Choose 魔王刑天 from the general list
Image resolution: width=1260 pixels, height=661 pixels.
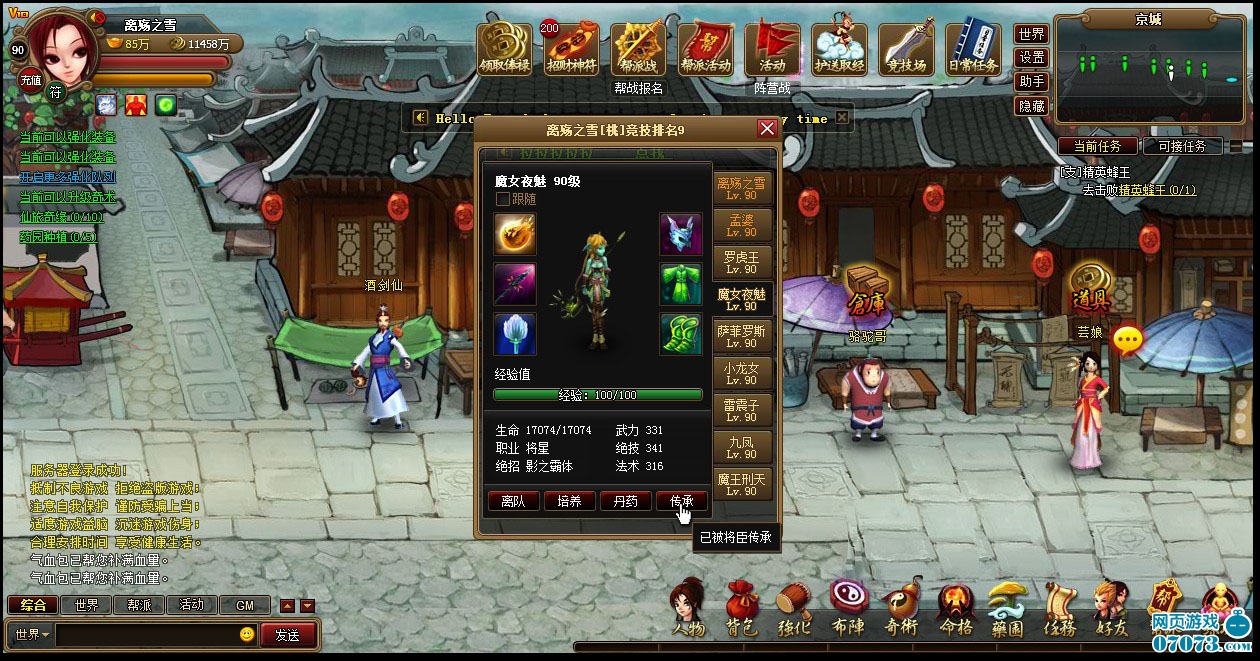pyautogui.click(x=742, y=484)
